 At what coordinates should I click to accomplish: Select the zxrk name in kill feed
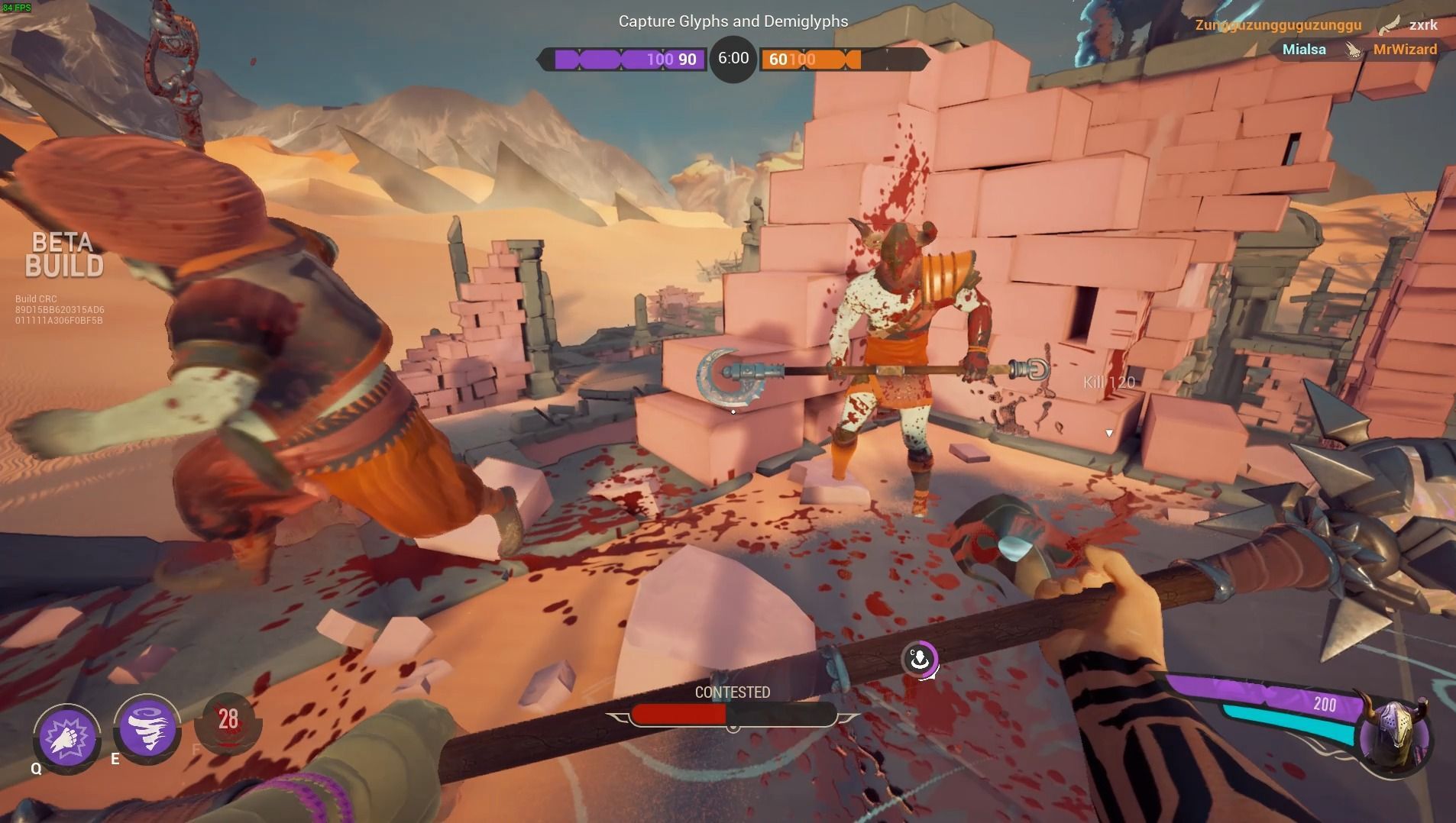click(1423, 25)
